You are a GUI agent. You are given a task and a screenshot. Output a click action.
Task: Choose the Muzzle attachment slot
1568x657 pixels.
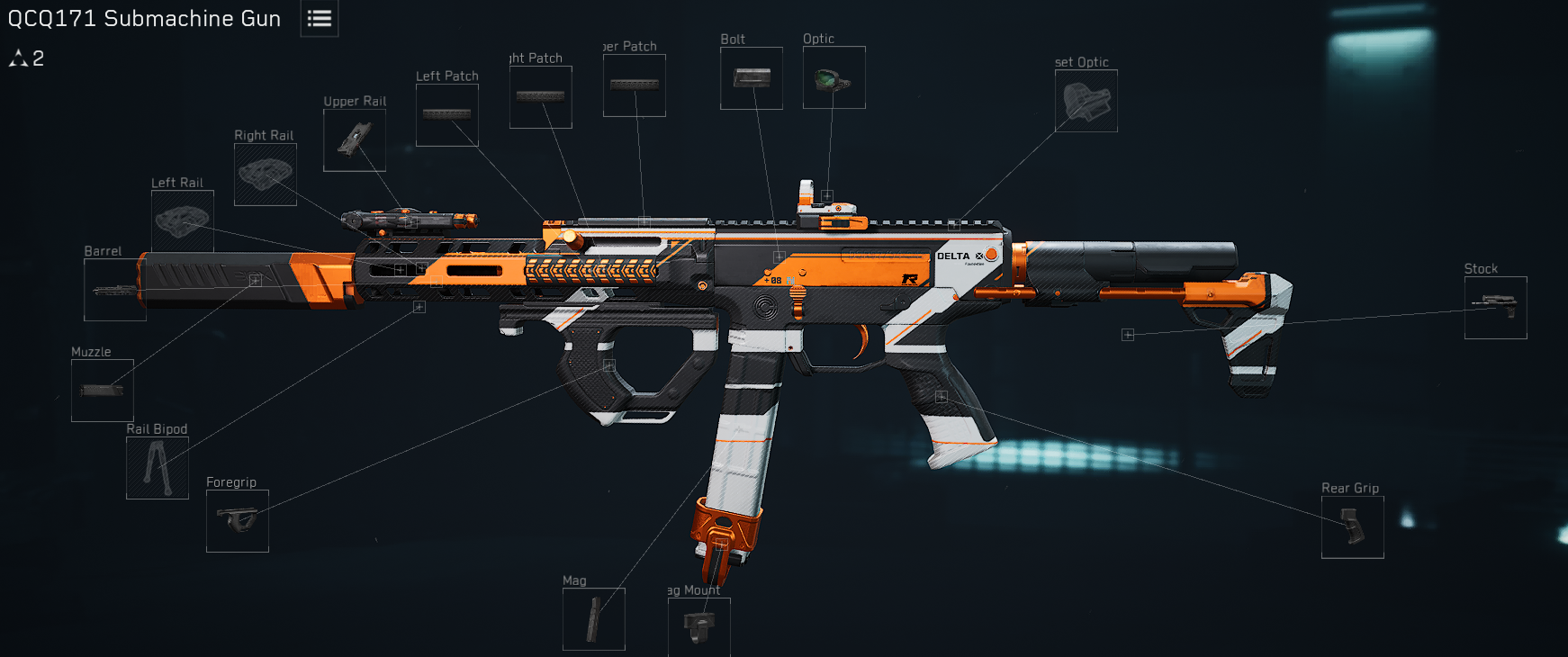tap(103, 391)
